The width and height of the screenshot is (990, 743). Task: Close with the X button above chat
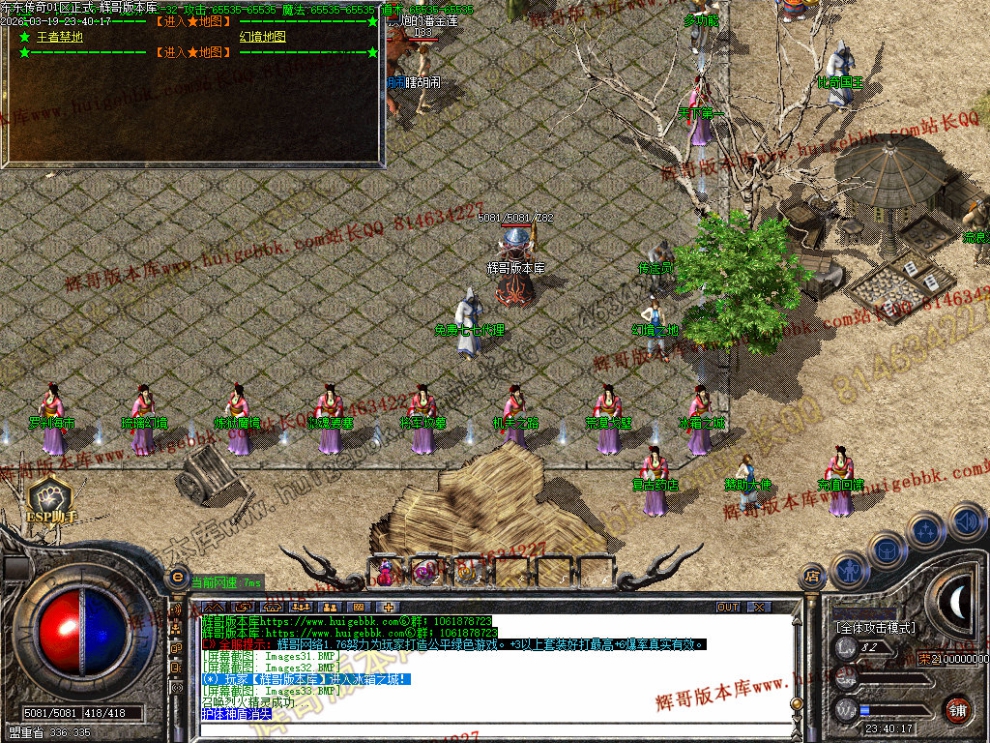click(x=759, y=607)
